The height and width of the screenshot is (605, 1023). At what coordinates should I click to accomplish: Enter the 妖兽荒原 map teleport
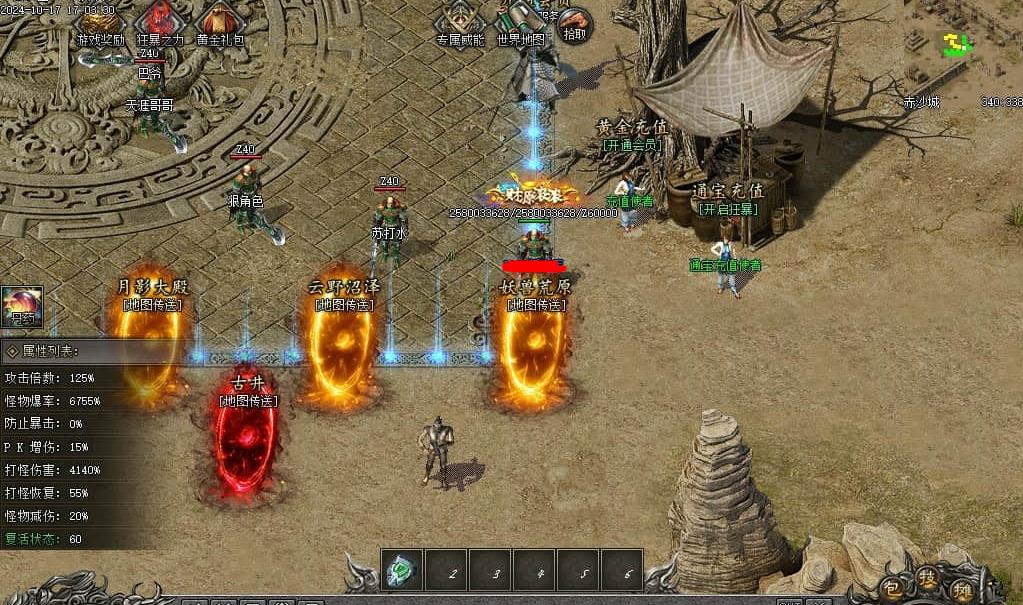point(532,350)
